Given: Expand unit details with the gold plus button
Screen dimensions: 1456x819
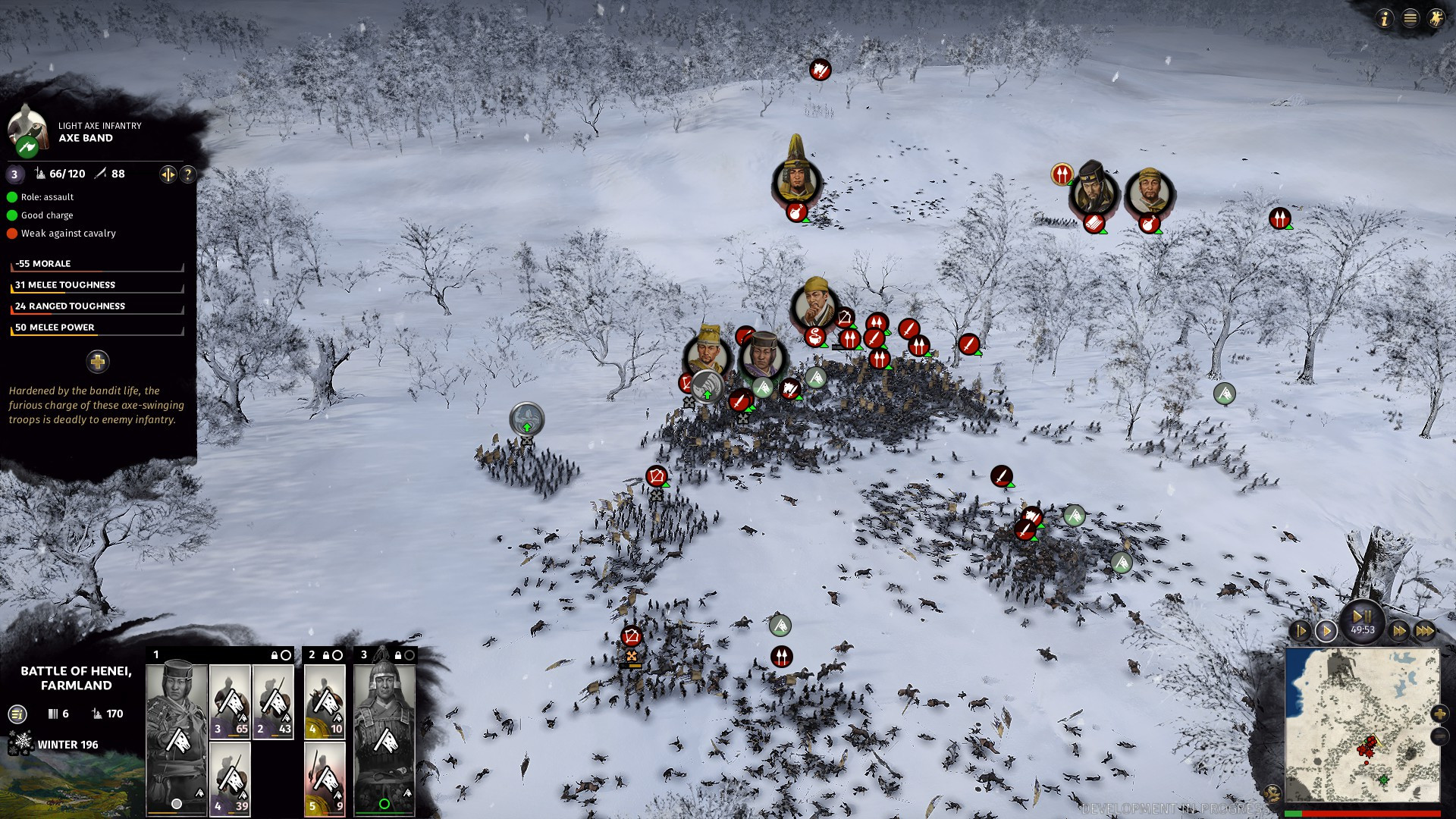Looking at the screenshot, I should click(x=98, y=362).
